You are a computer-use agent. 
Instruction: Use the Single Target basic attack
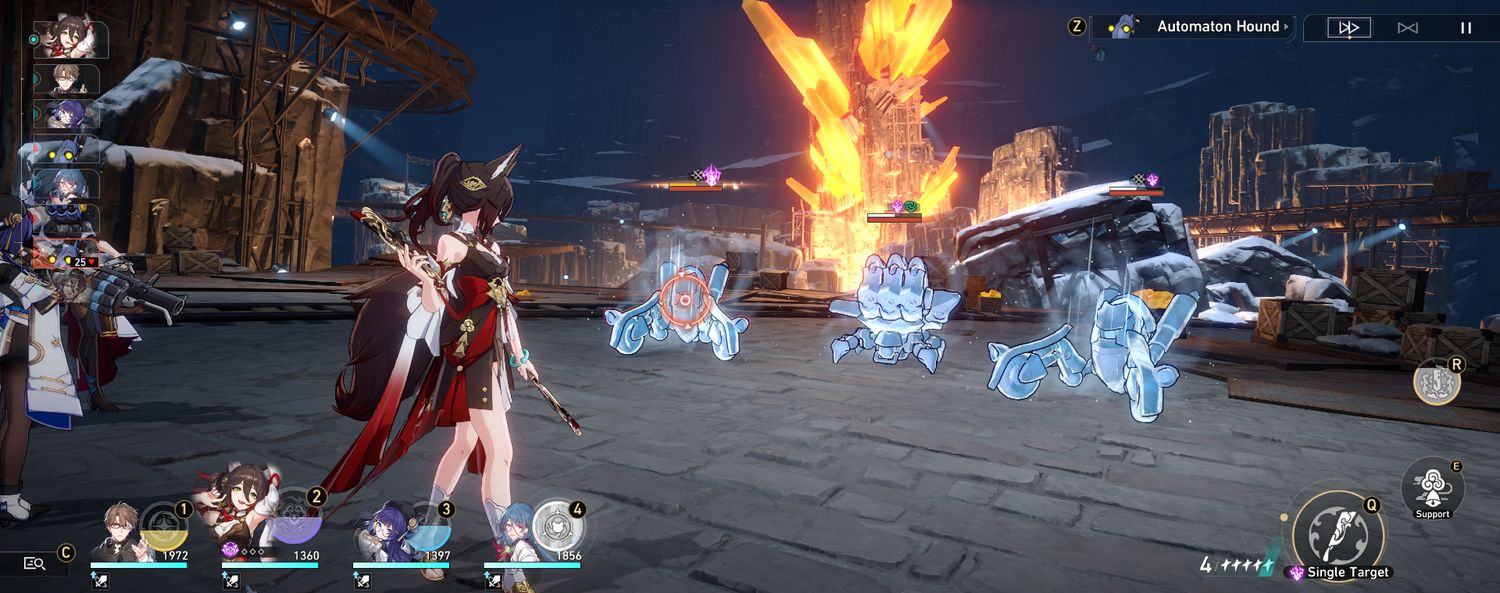pyautogui.click(x=1338, y=534)
